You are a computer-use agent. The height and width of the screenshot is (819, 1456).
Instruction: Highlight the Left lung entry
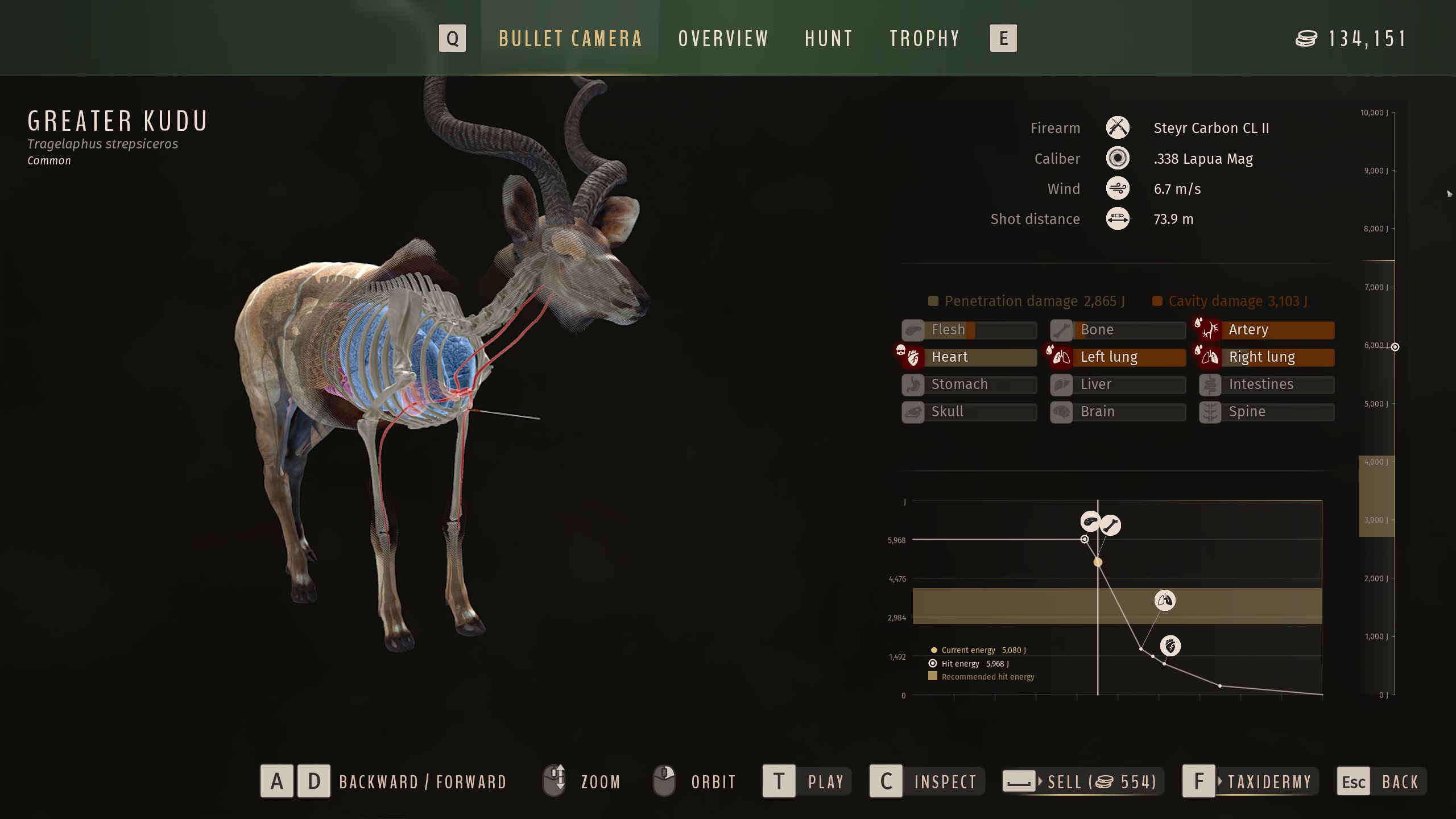[1118, 357]
